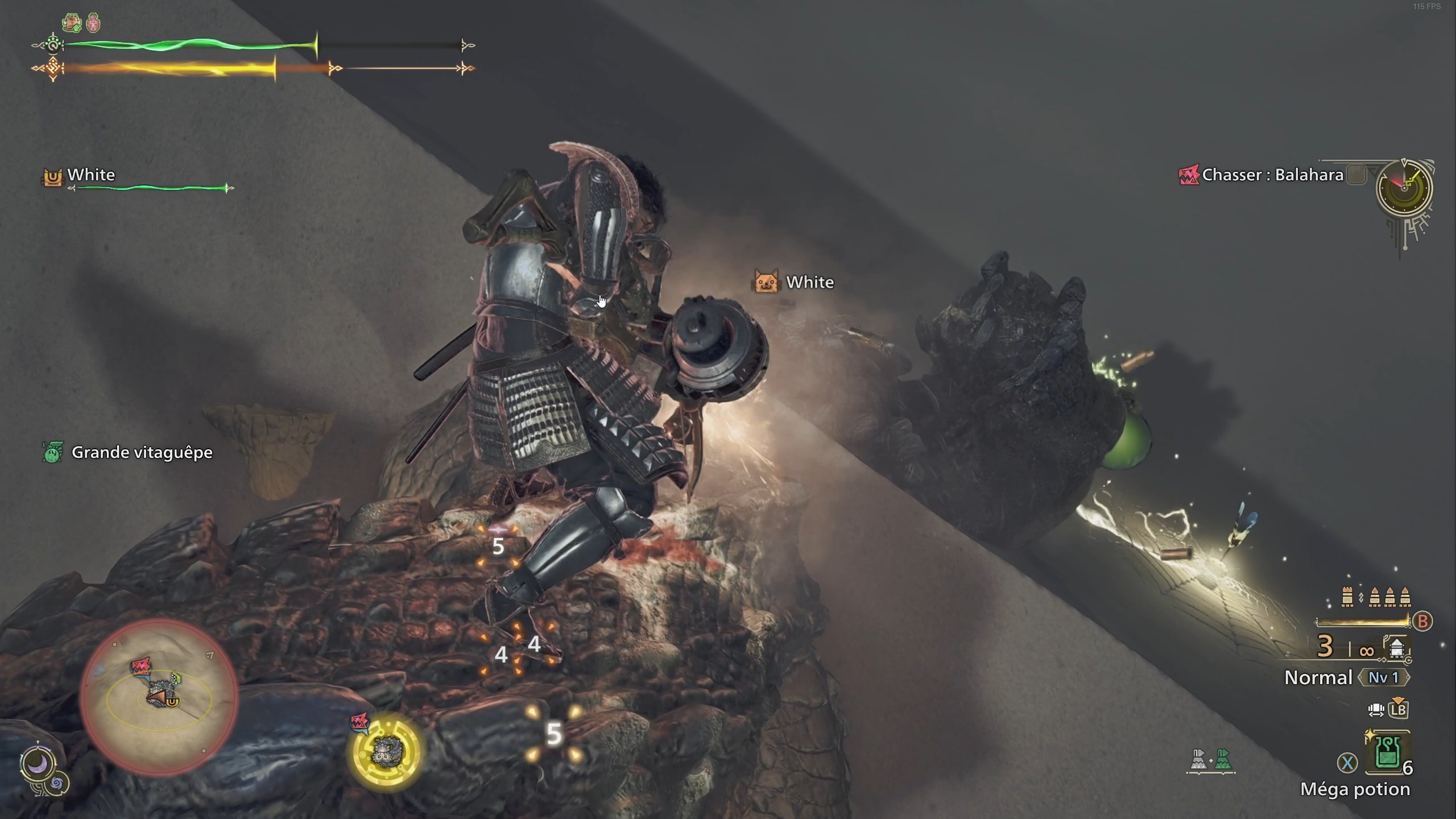The height and width of the screenshot is (819, 1456).
Task: Click the Chasser : Balahara monster icon
Action: (1188, 175)
